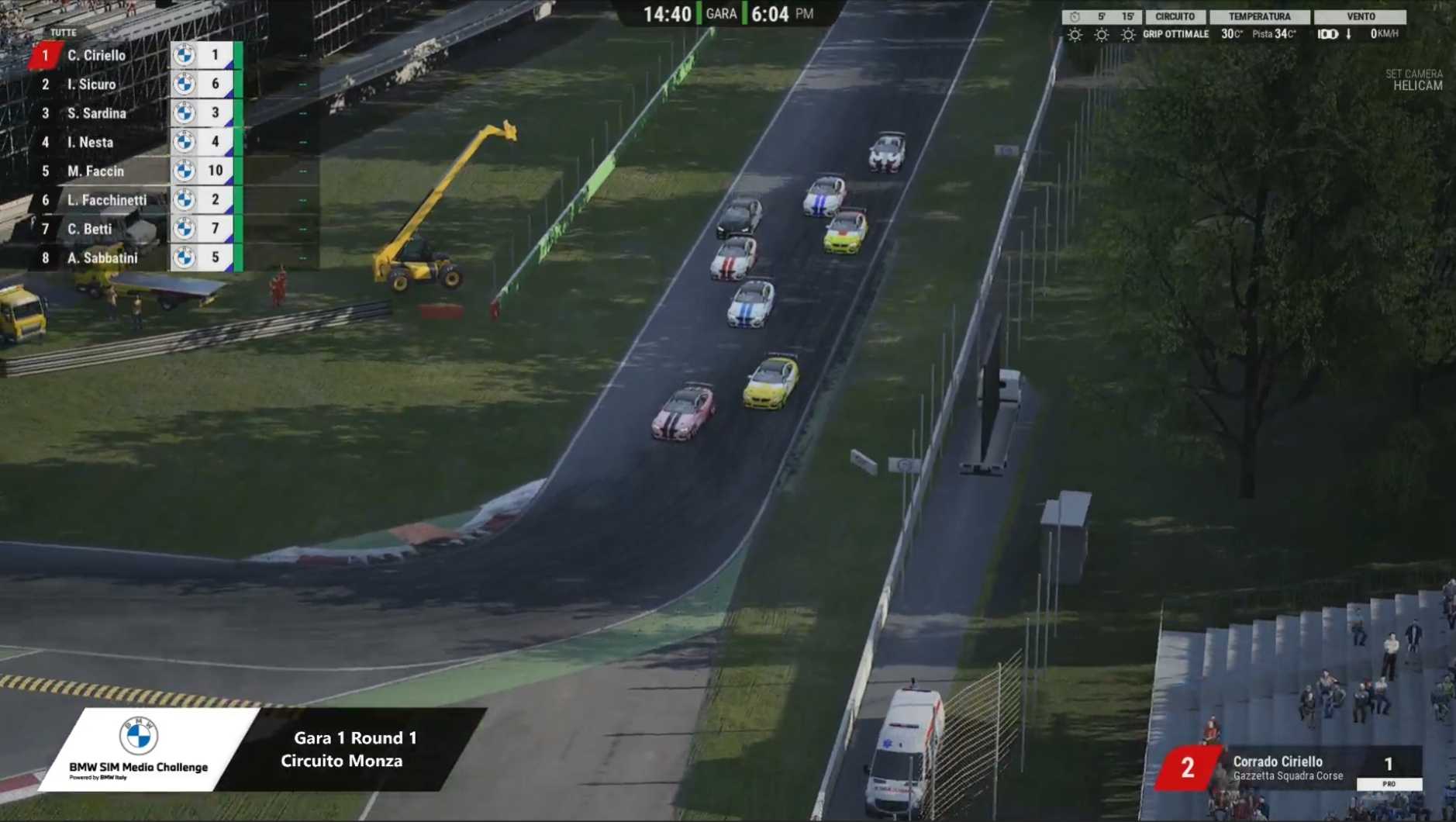
Task: Change the Helicam camera setting
Action: pyautogui.click(x=1416, y=85)
